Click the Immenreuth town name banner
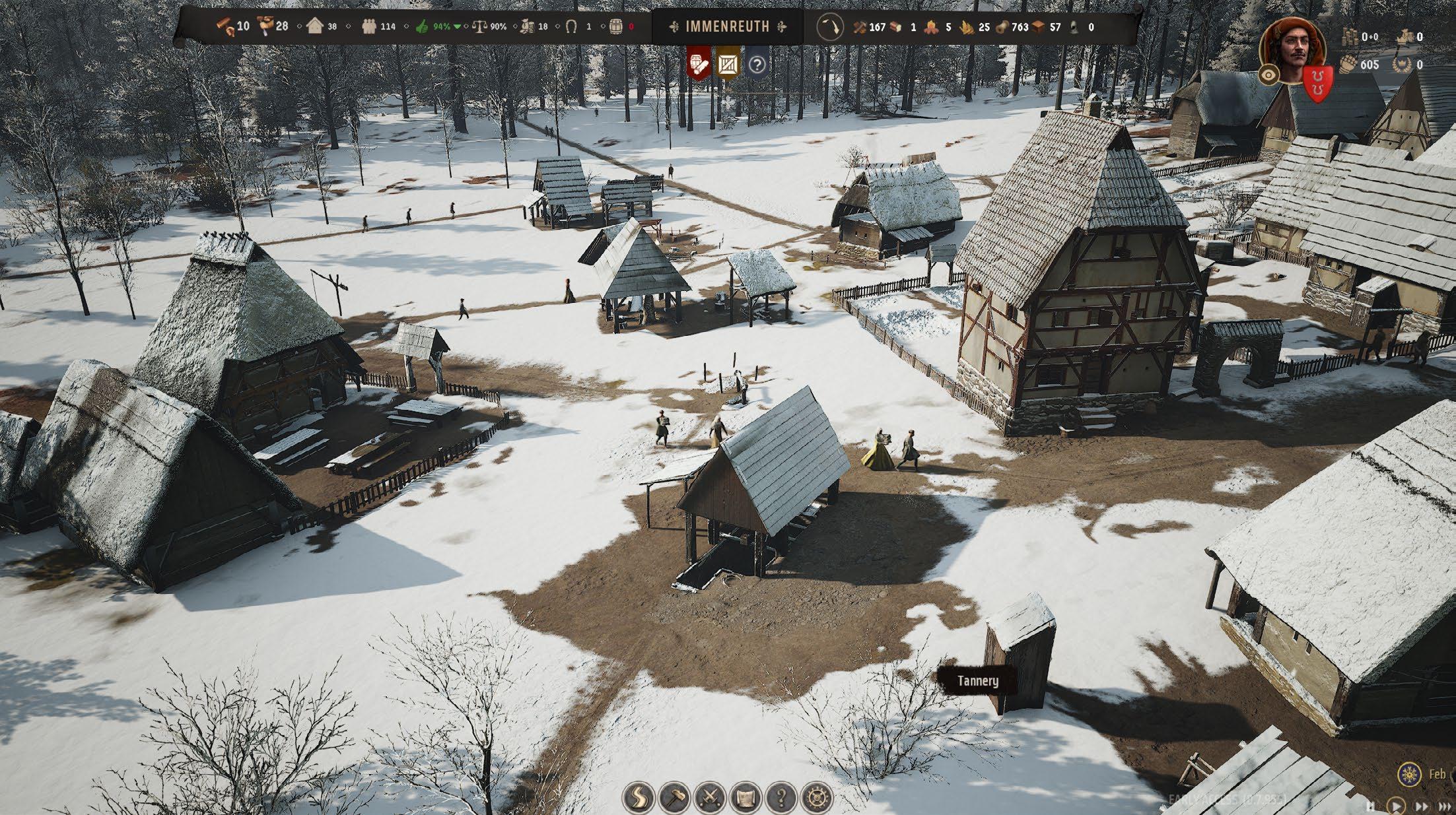 (x=727, y=27)
